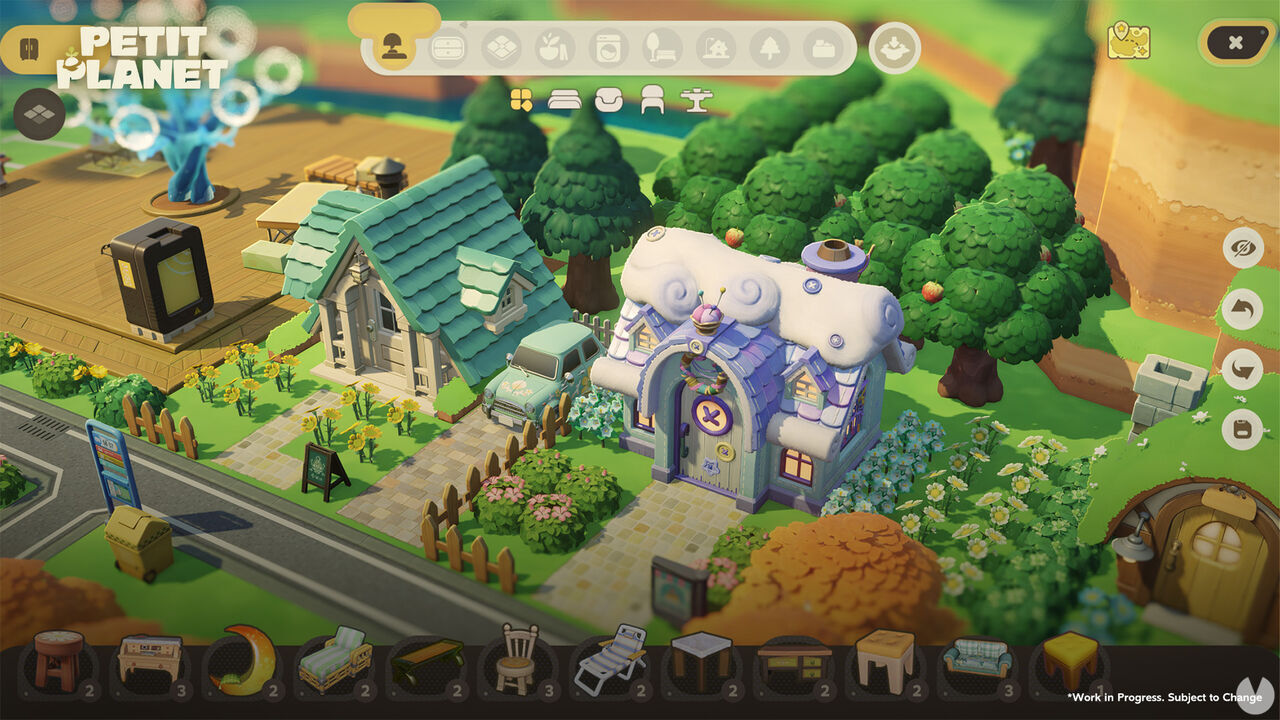The height and width of the screenshot is (720, 1280).
Task: Toggle the layers button below the logo
Action: (x=39, y=114)
